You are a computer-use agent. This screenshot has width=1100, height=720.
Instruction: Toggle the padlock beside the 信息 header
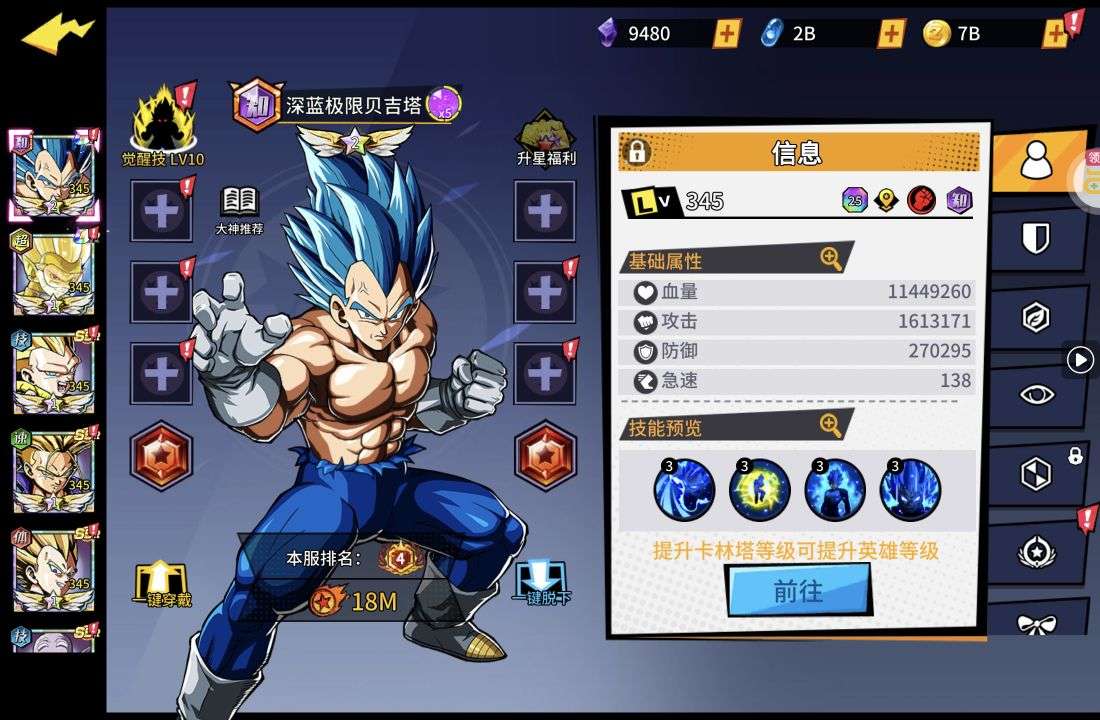click(x=636, y=152)
